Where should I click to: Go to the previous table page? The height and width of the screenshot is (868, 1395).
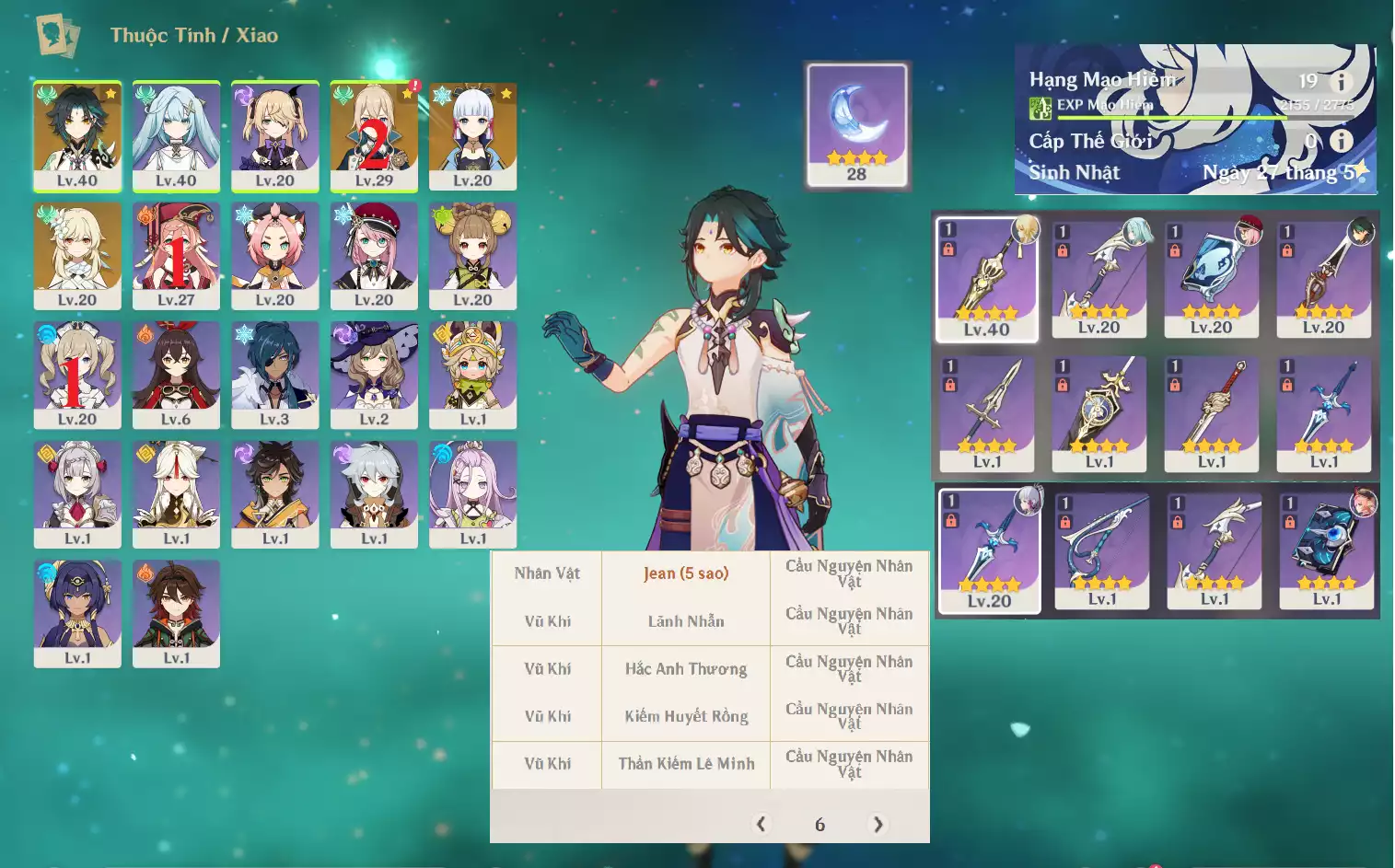tap(761, 824)
